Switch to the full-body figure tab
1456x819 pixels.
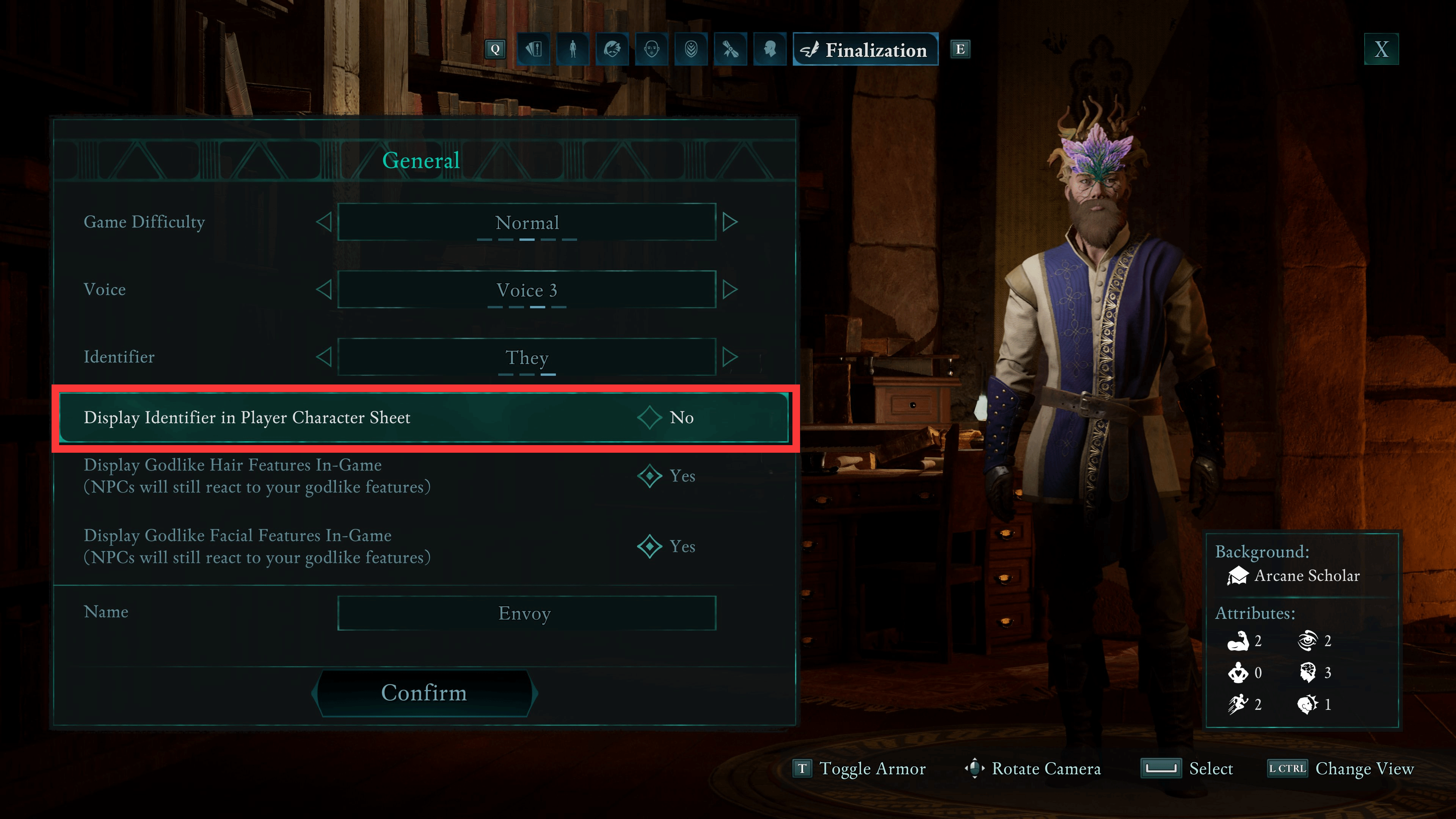[573, 50]
